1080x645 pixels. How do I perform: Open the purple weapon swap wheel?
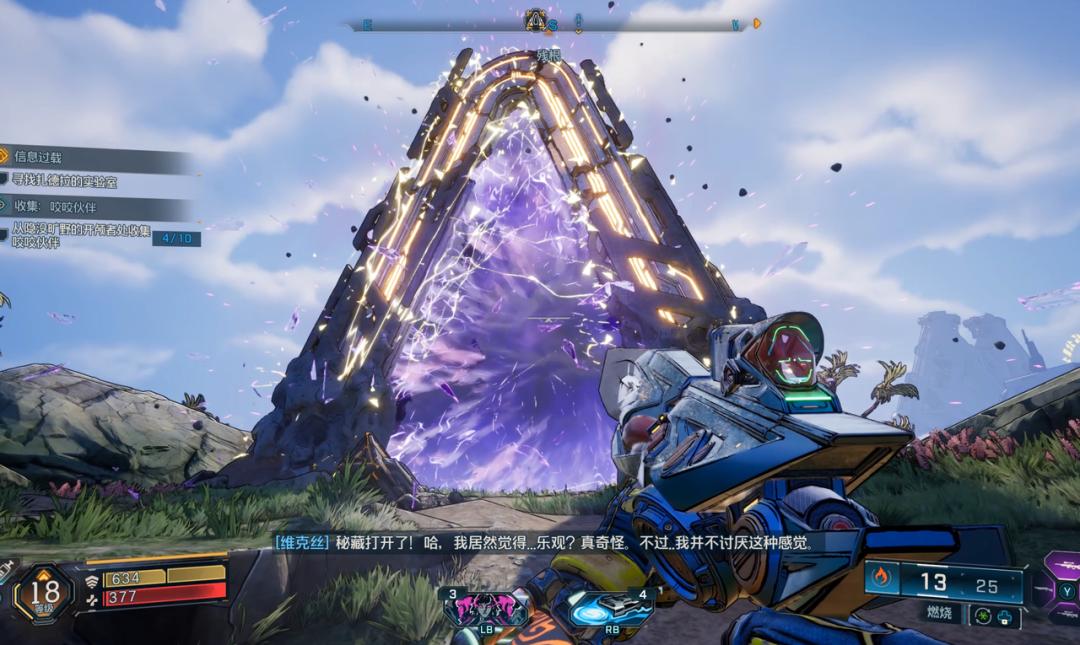pyautogui.click(x=1060, y=590)
